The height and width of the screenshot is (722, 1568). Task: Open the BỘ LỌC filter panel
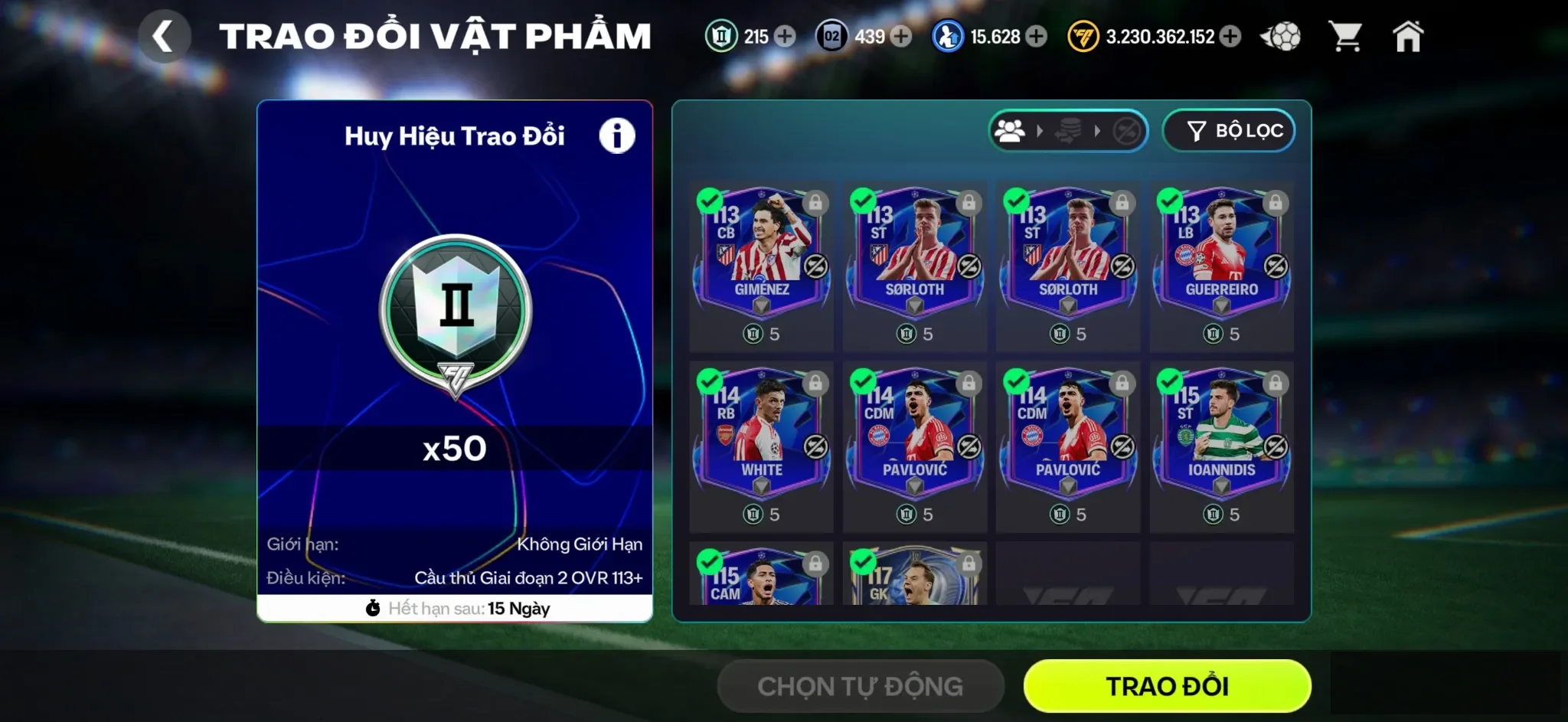click(1229, 130)
